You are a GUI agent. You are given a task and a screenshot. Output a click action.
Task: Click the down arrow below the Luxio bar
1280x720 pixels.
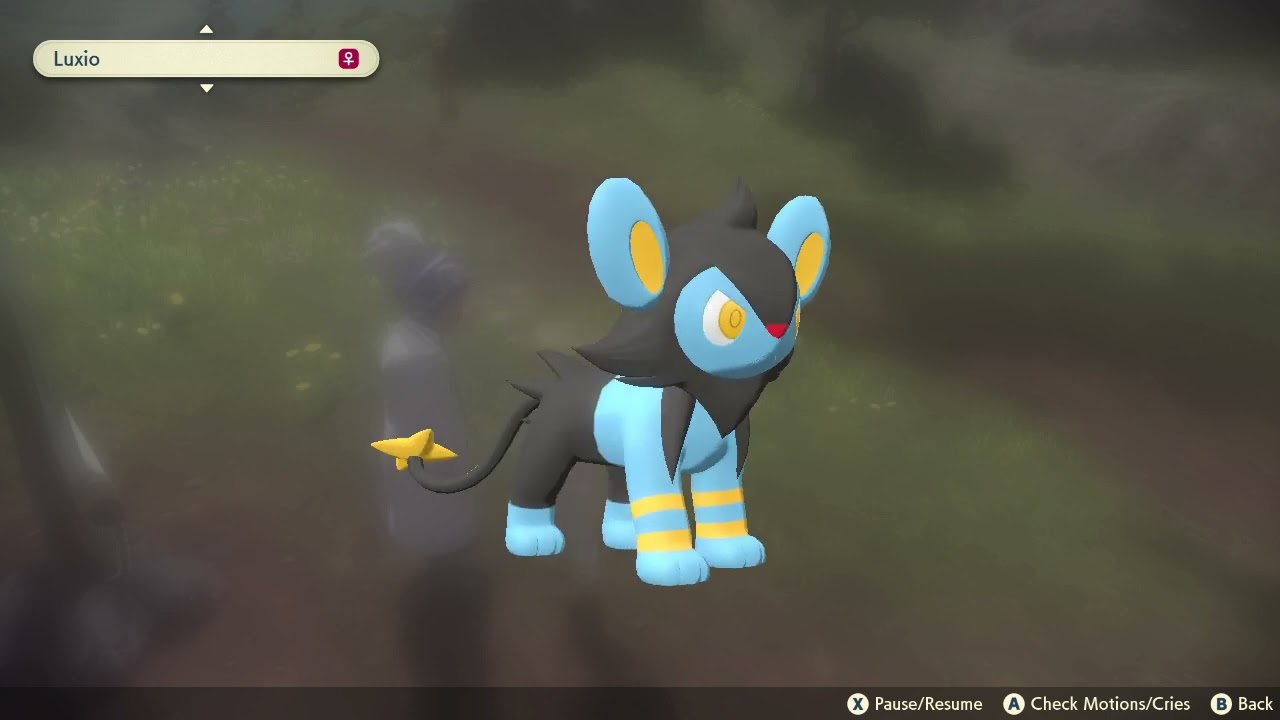point(207,88)
